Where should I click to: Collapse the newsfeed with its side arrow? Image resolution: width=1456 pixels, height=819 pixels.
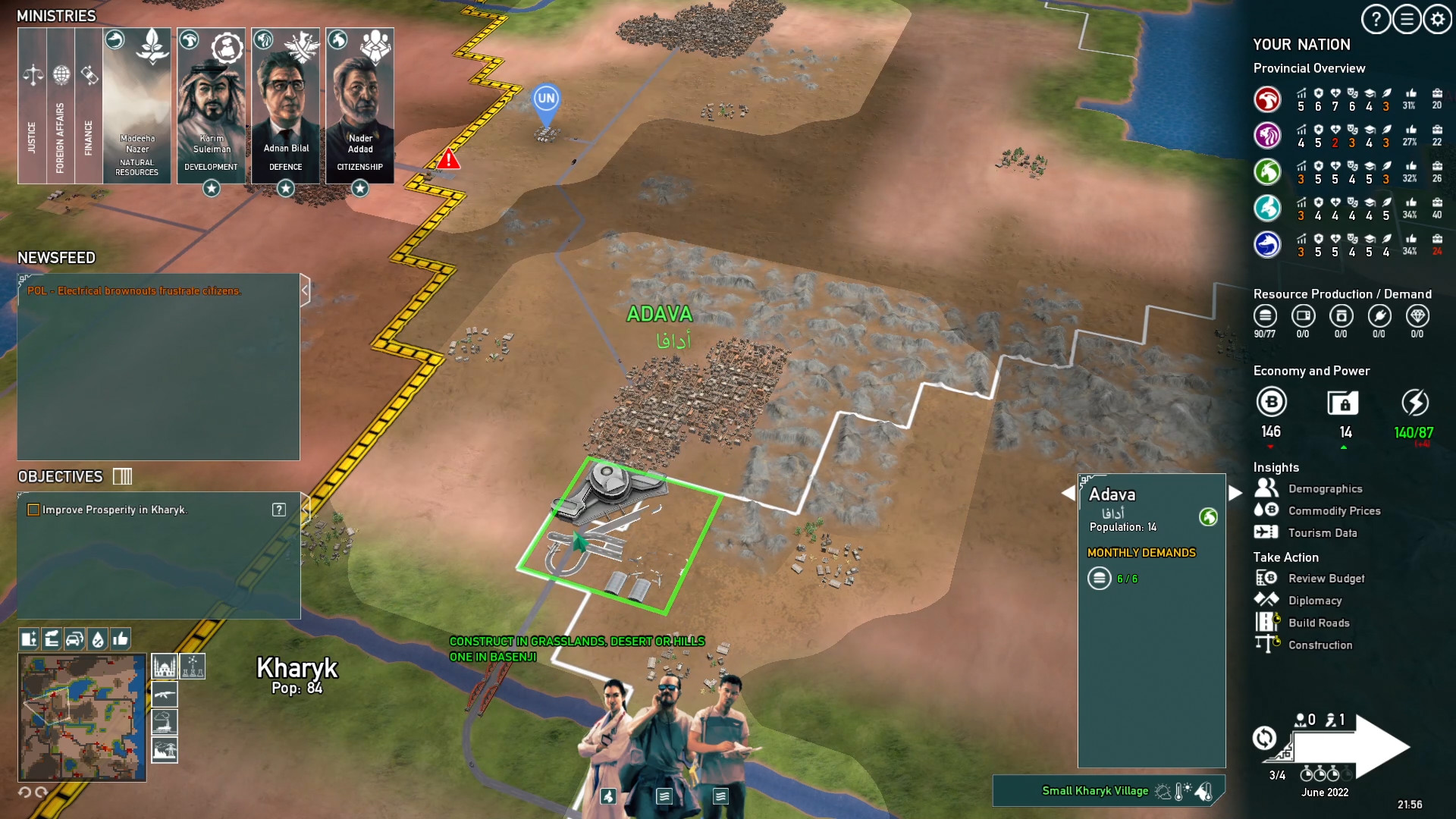pyautogui.click(x=306, y=289)
